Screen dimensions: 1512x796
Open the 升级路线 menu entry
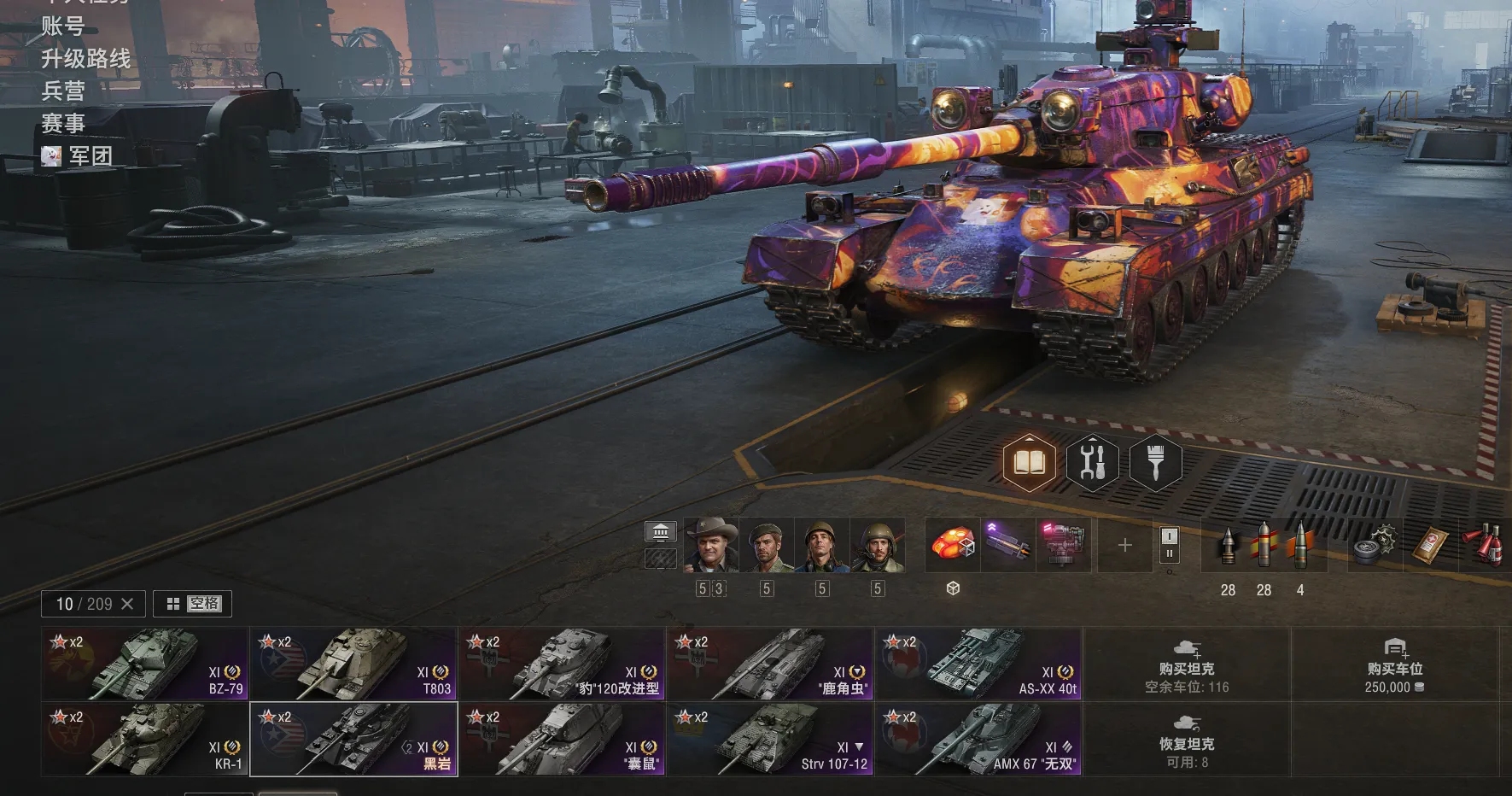86,59
